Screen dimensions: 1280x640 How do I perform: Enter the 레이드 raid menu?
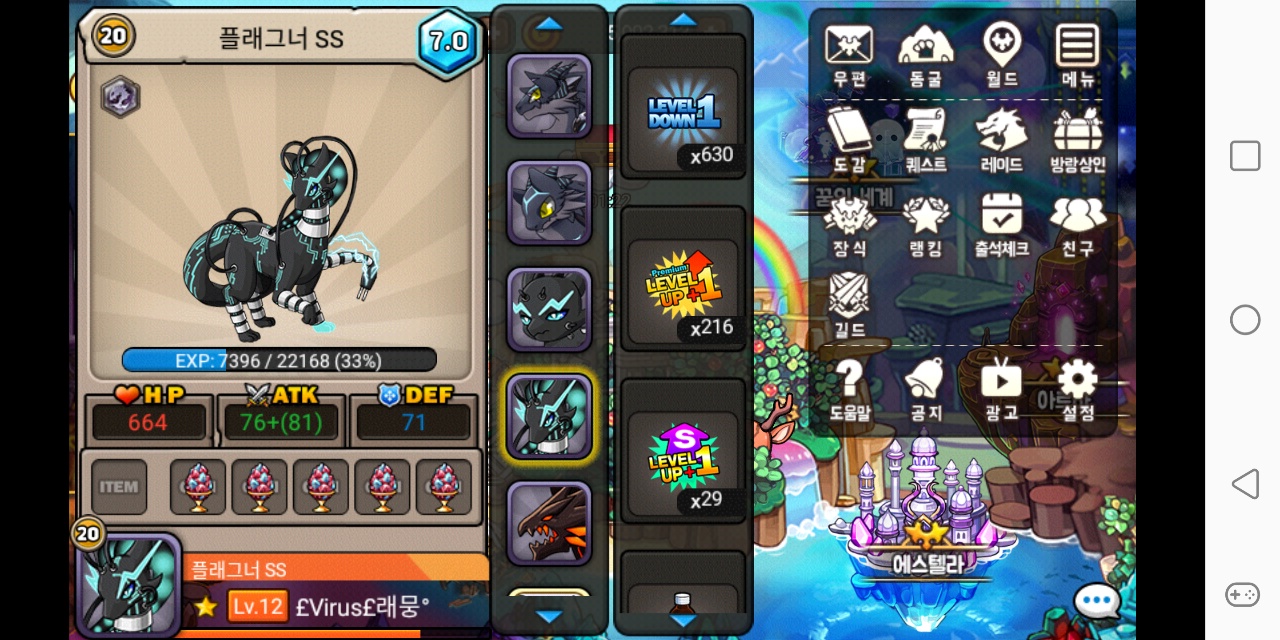coord(1001,138)
